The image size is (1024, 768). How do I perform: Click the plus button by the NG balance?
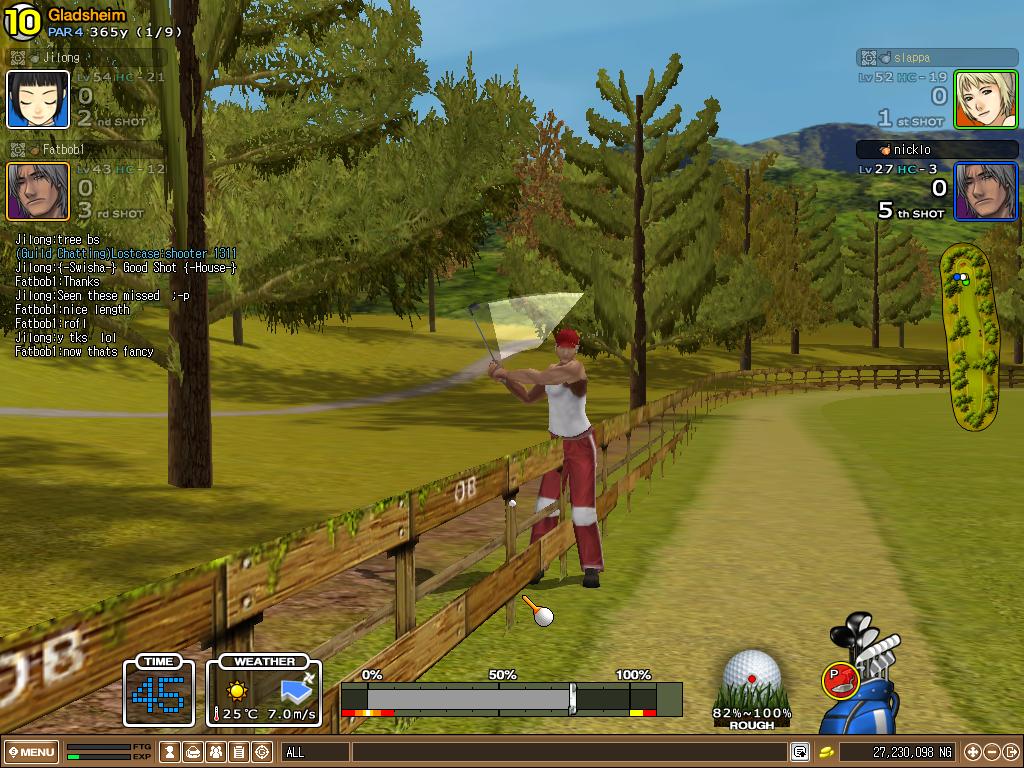point(972,752)
